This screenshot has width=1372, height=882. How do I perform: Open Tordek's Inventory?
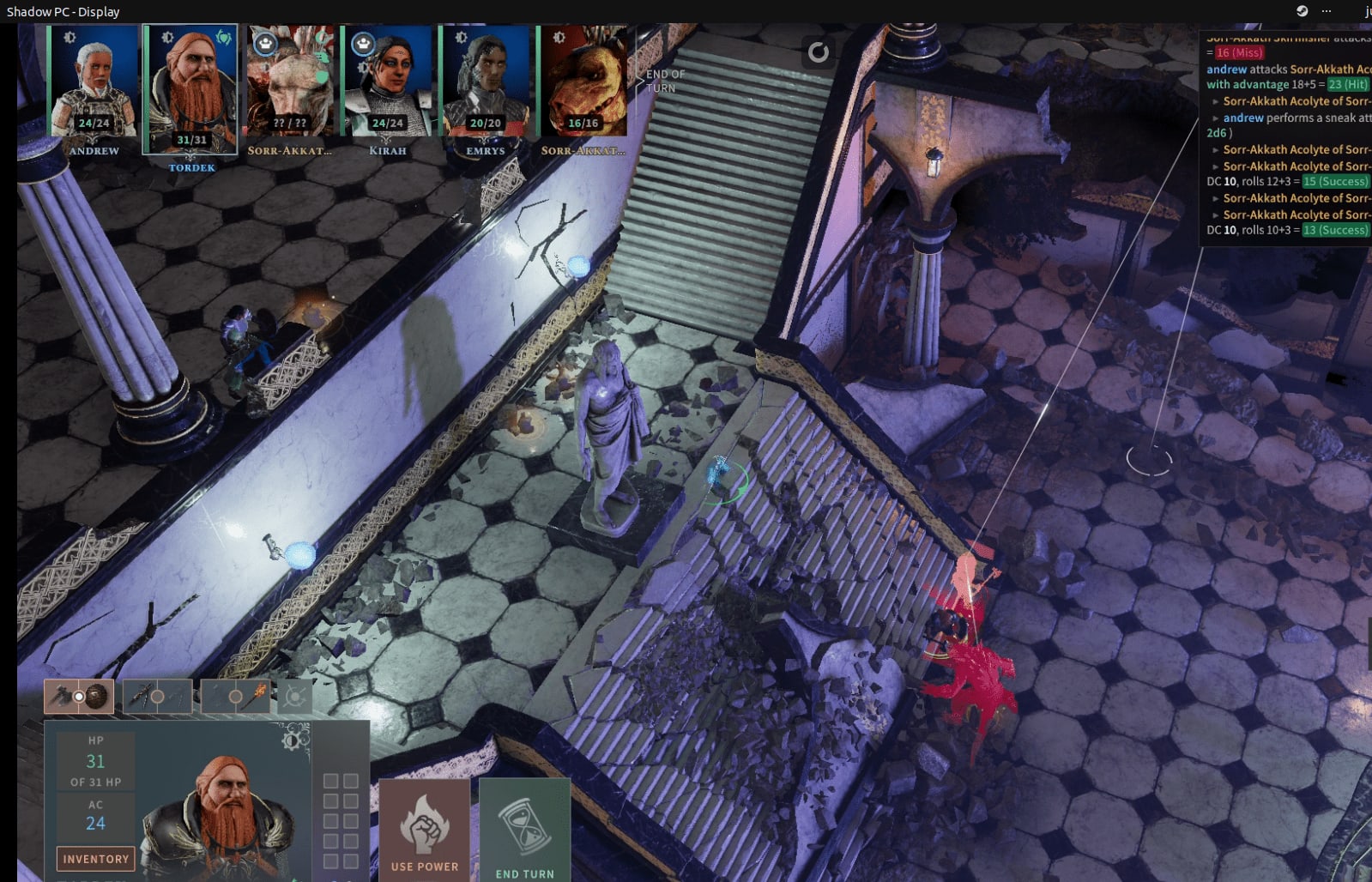(x=95, y=858)
